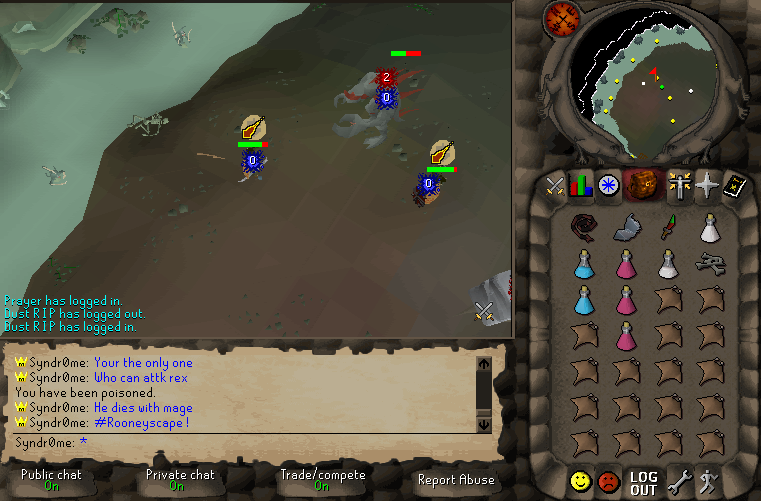Open the friends list smiley face tab
The width and height of the screenshot is (761, 501).
point(580,481)
